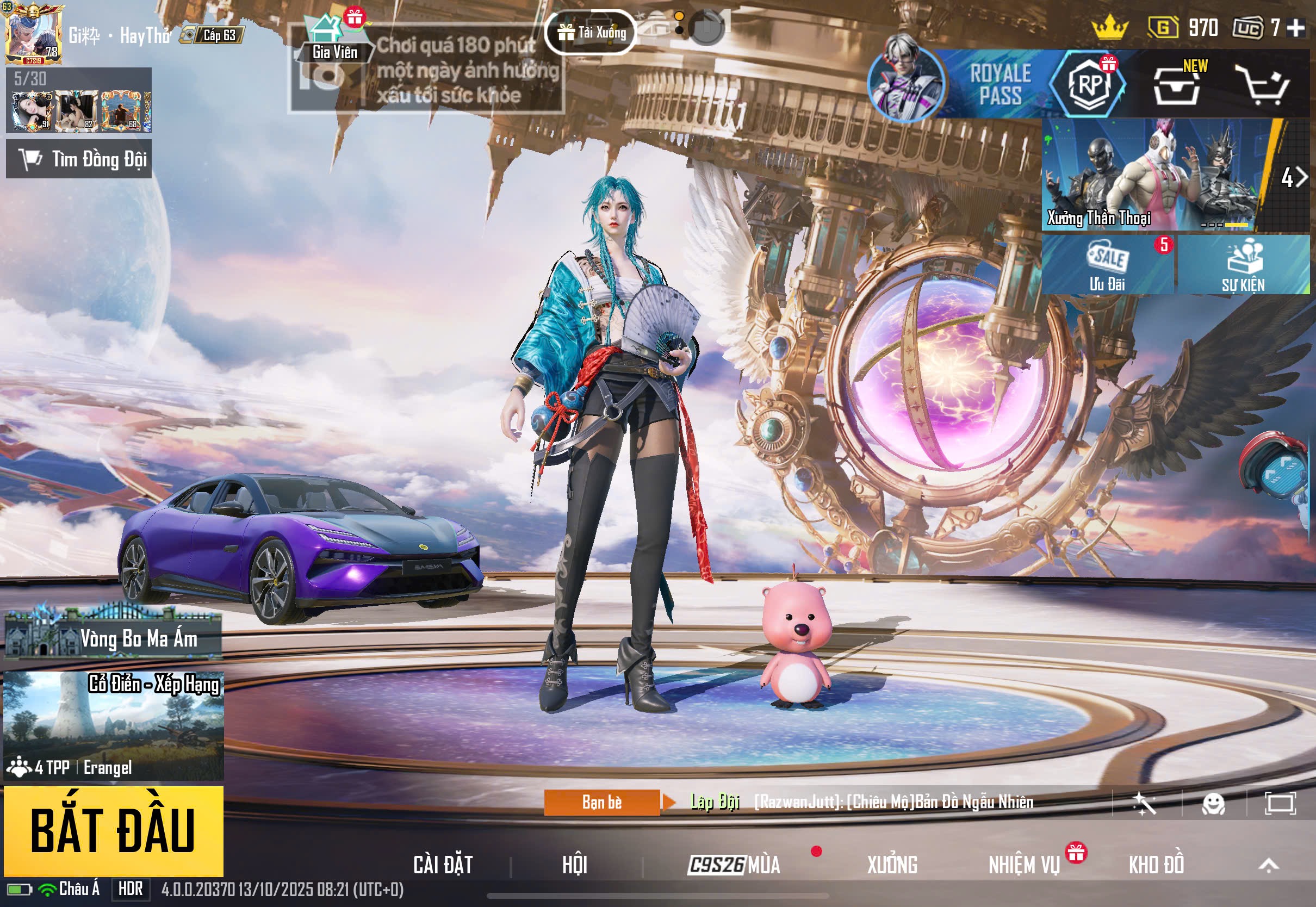
Task: Open the SỰ KIỆN events panel
Action: pos(1243,265)
